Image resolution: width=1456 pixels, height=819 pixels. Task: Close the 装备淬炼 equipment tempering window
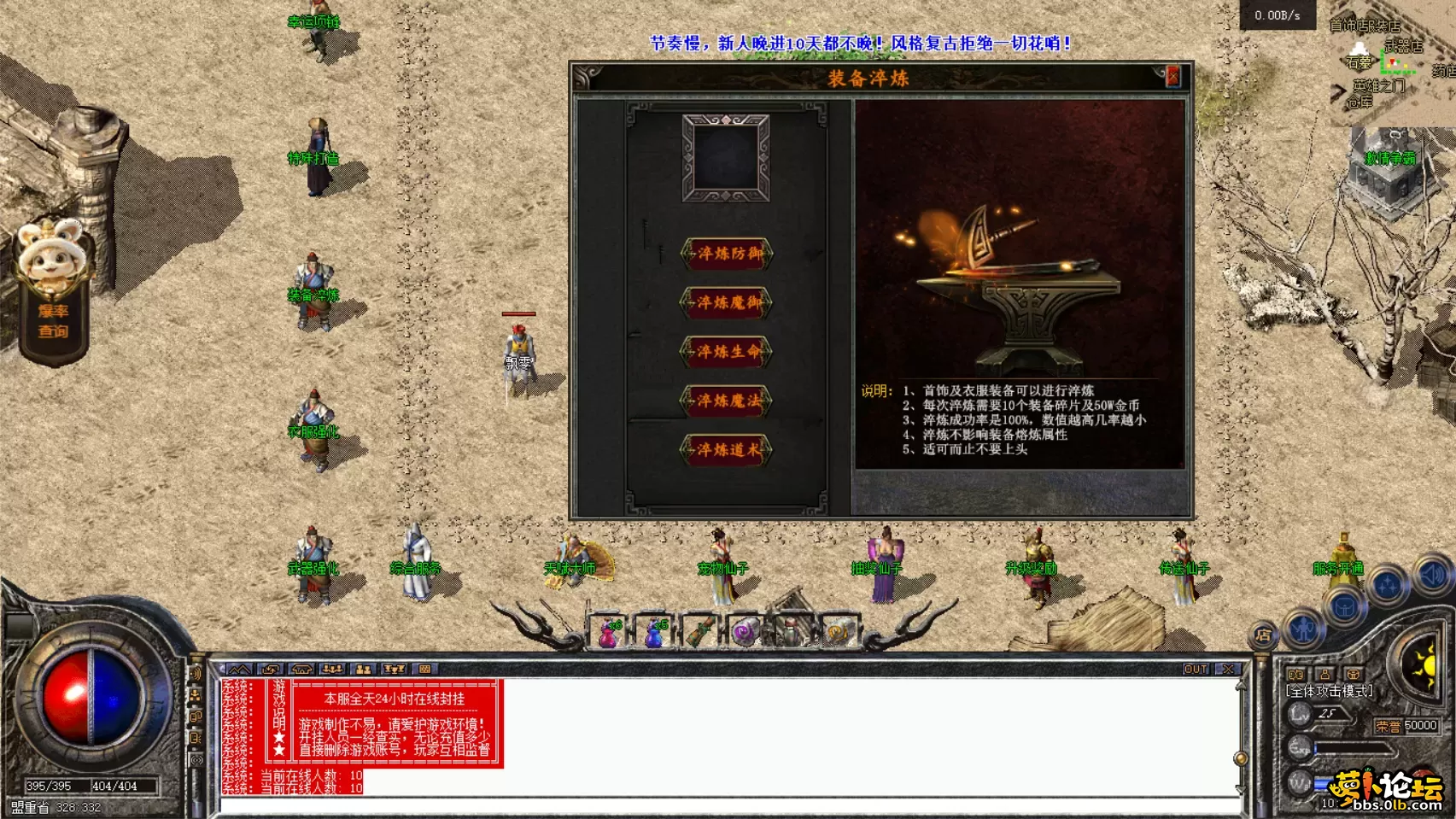click(1173, 77)
